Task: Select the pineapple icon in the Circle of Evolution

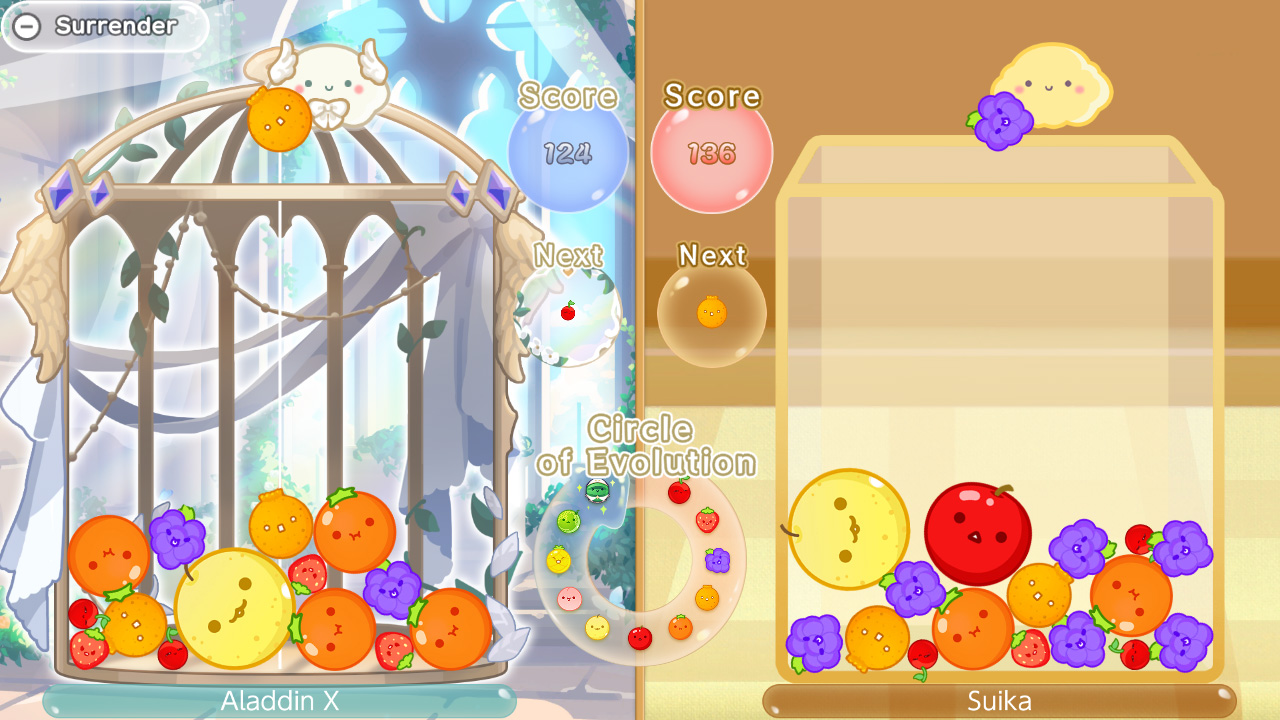Action: click(560, 559)
